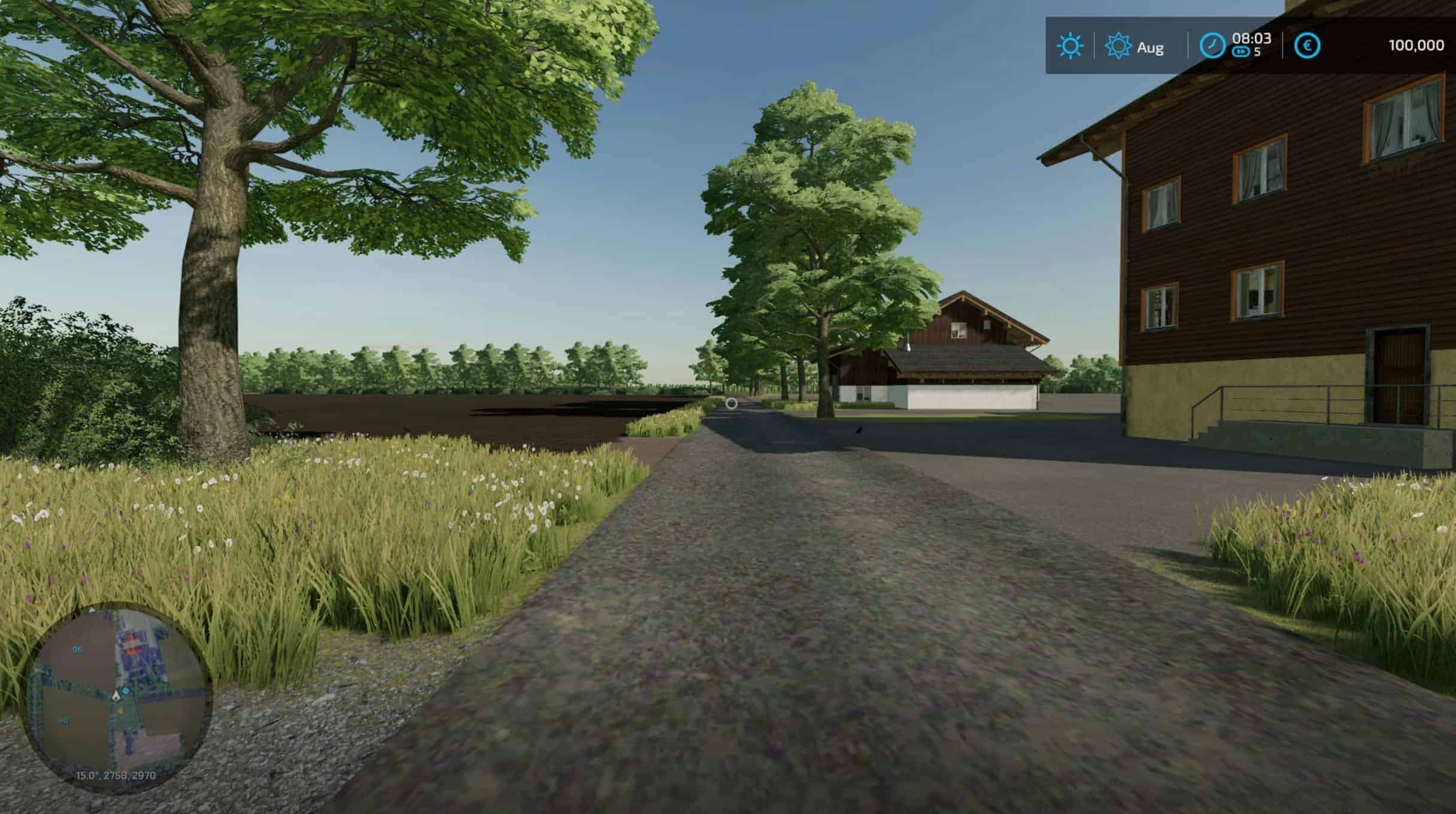
Task: Click the euro money icon
Action: 1307,46
